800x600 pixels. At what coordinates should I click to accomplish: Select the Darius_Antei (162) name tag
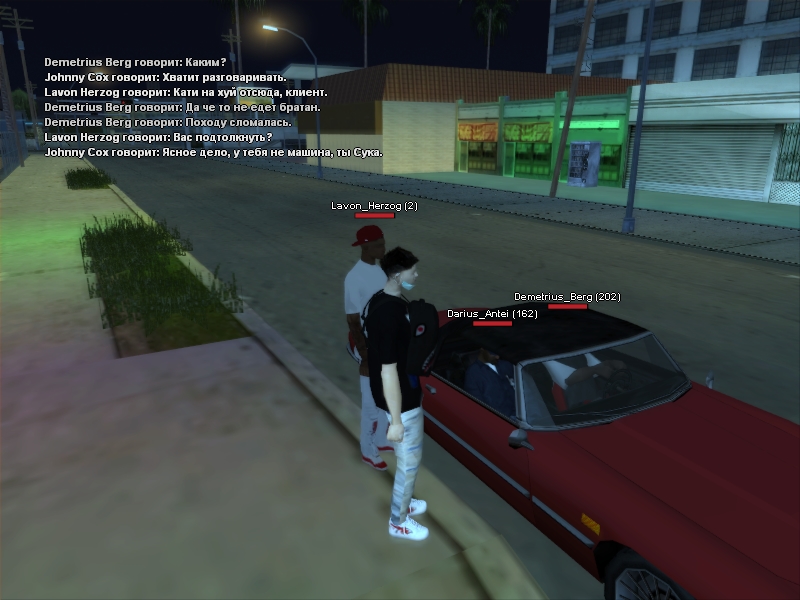[x=492, y=314]
